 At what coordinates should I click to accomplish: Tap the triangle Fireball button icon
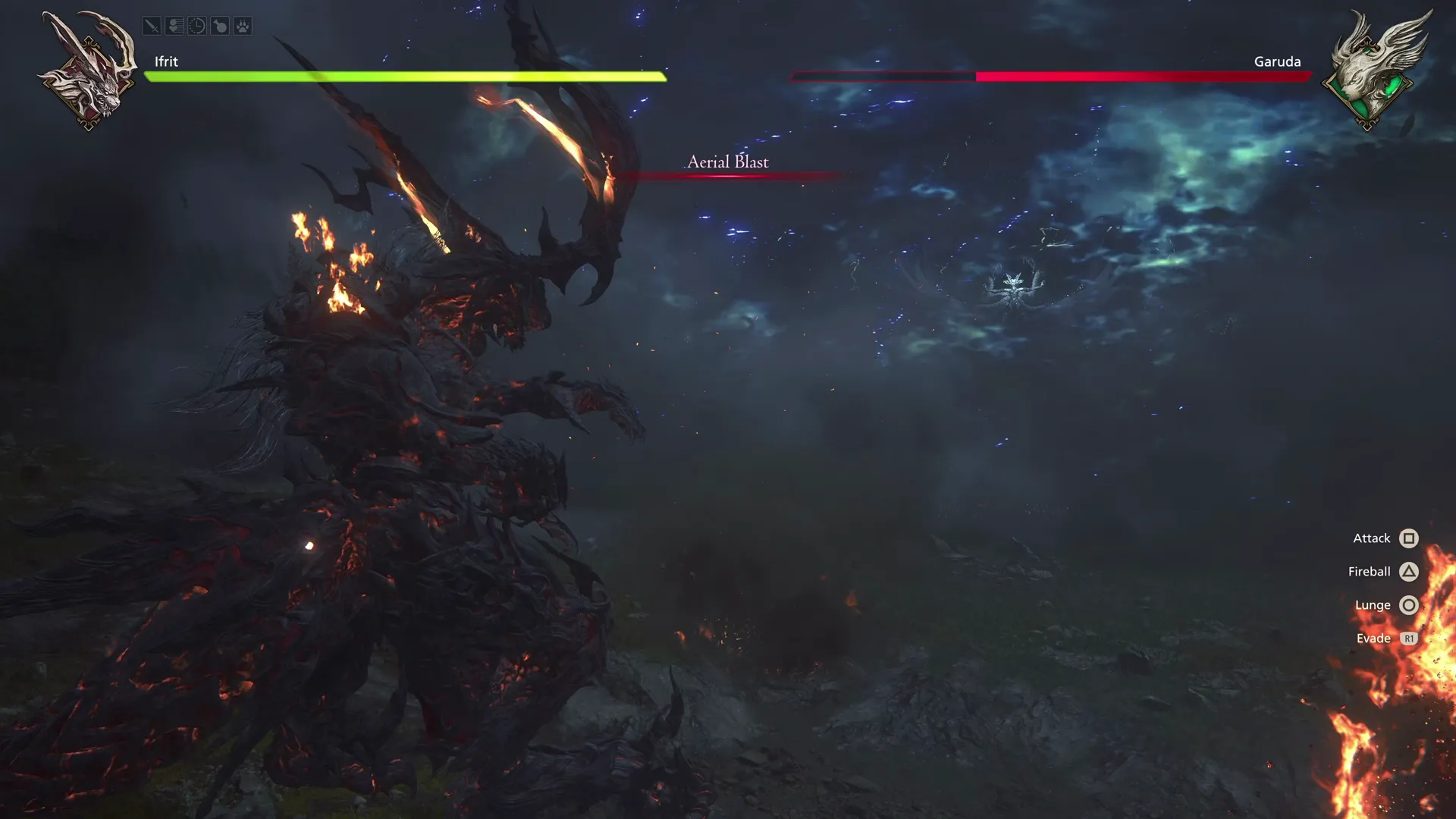(1409, 571)
